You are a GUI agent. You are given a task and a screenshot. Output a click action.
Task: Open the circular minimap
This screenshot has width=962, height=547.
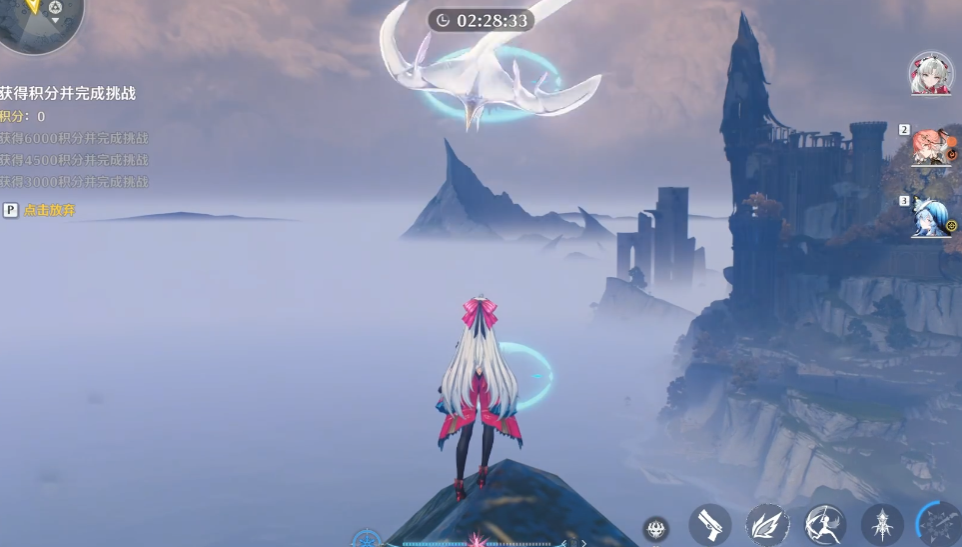[38, 20]
